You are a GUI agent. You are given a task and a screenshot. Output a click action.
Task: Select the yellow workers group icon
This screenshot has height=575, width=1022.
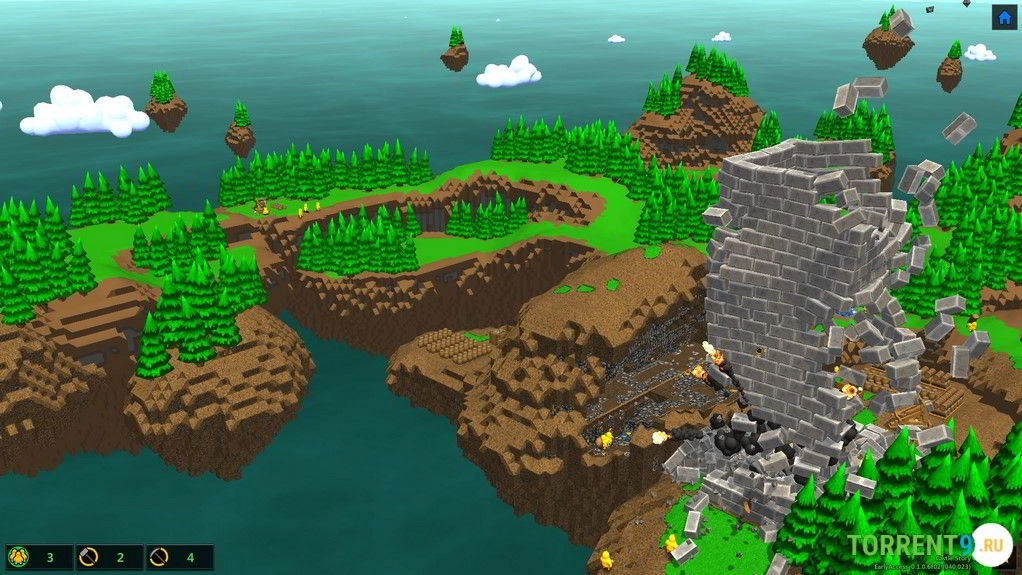click(17, 557)
